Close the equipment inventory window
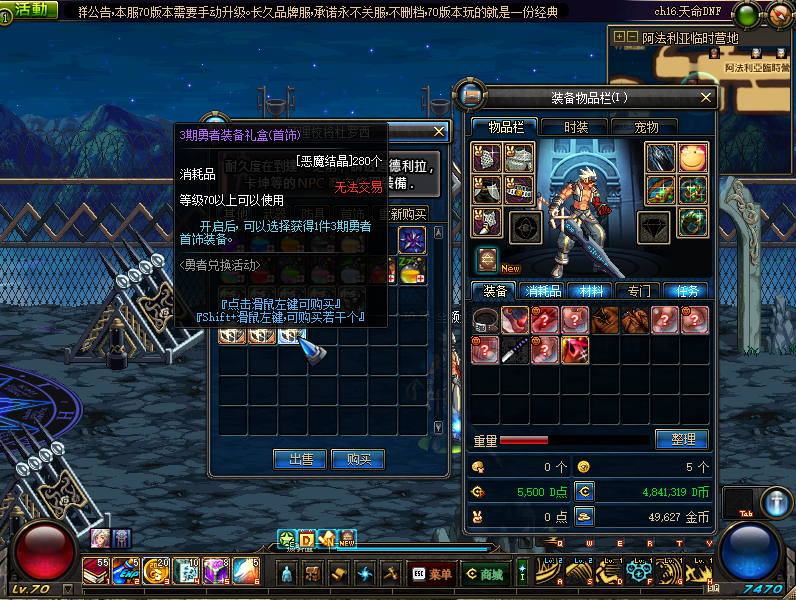This screenshot has height=600, width=796. pyautogui.click(x=706, y=97)
